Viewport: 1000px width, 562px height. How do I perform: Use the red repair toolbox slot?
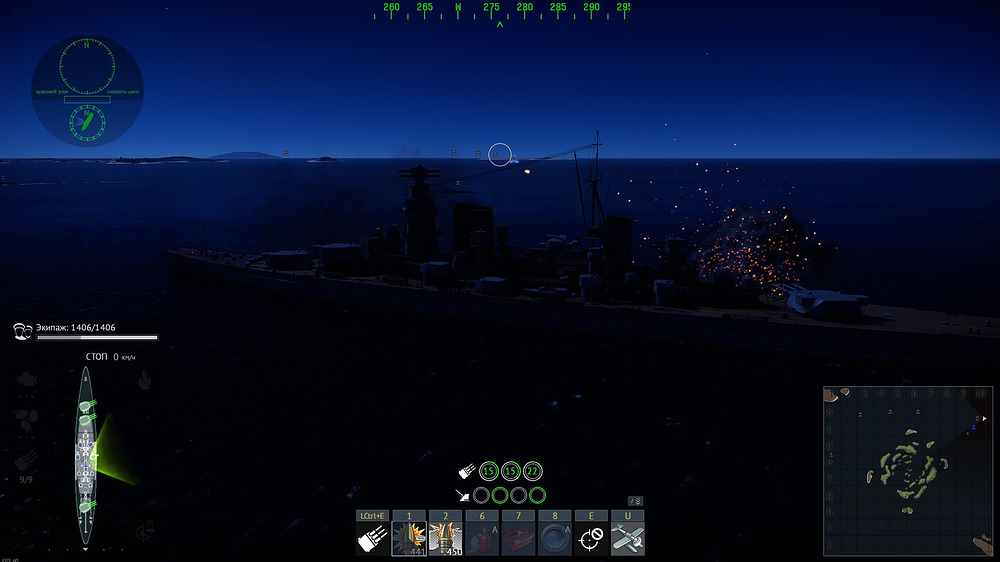pos(518,539)
